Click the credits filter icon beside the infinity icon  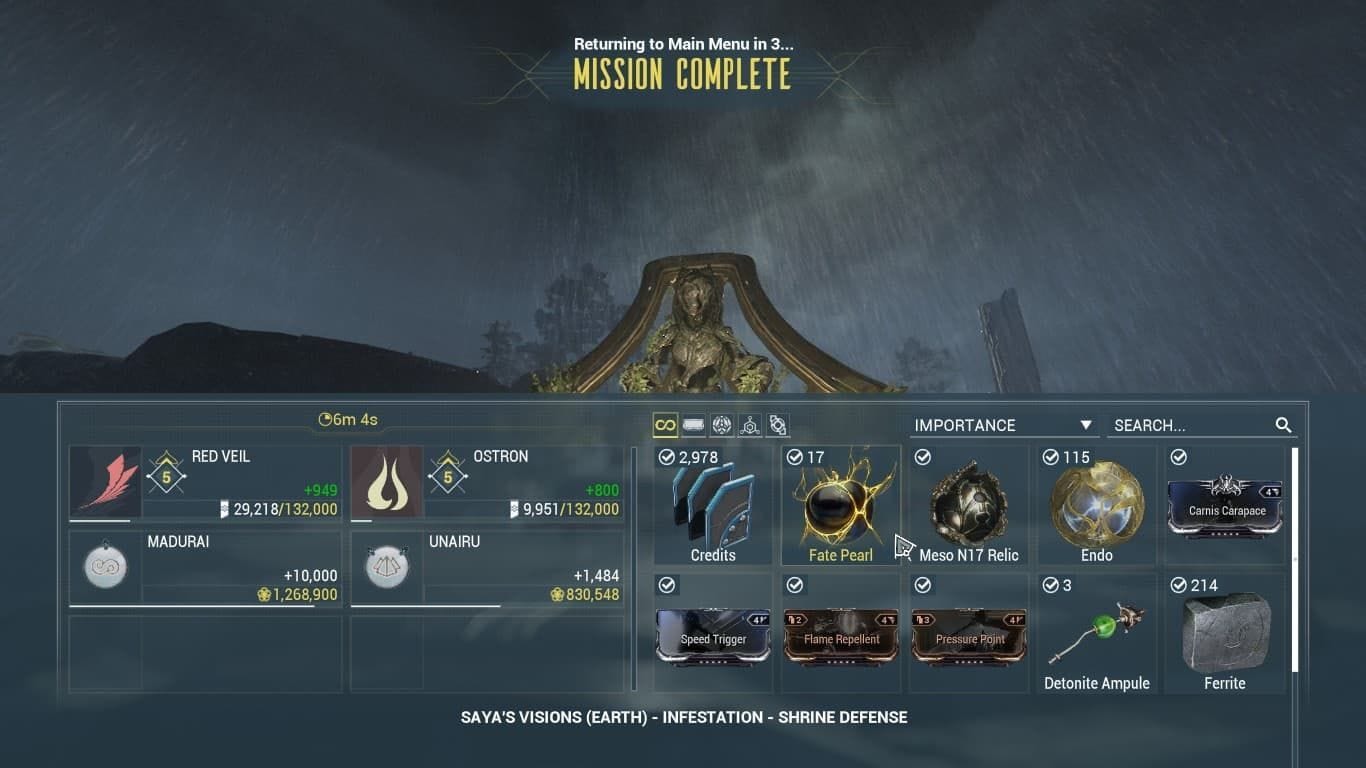[693, 425]
